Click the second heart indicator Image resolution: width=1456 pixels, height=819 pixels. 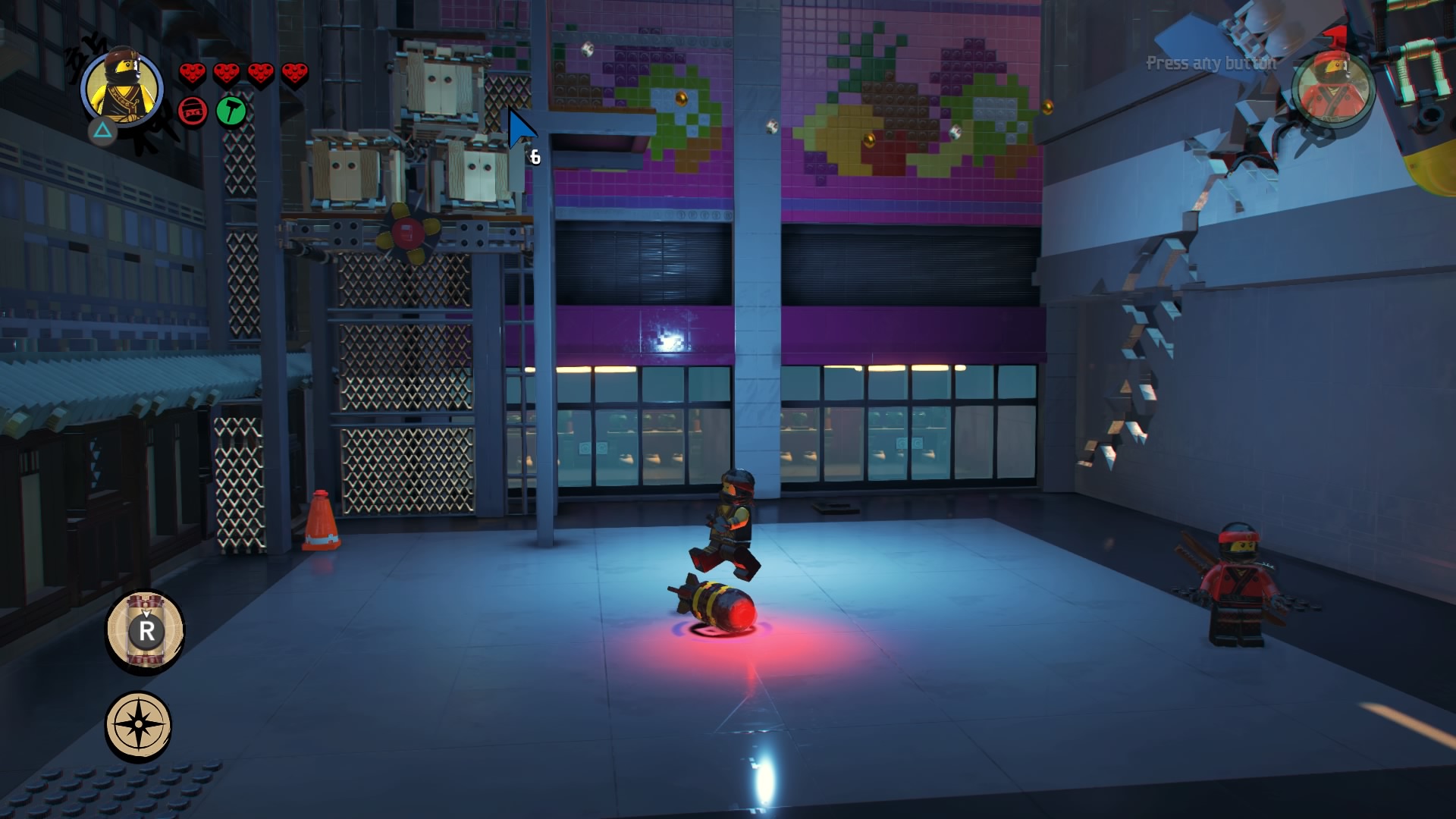[225, 73]
